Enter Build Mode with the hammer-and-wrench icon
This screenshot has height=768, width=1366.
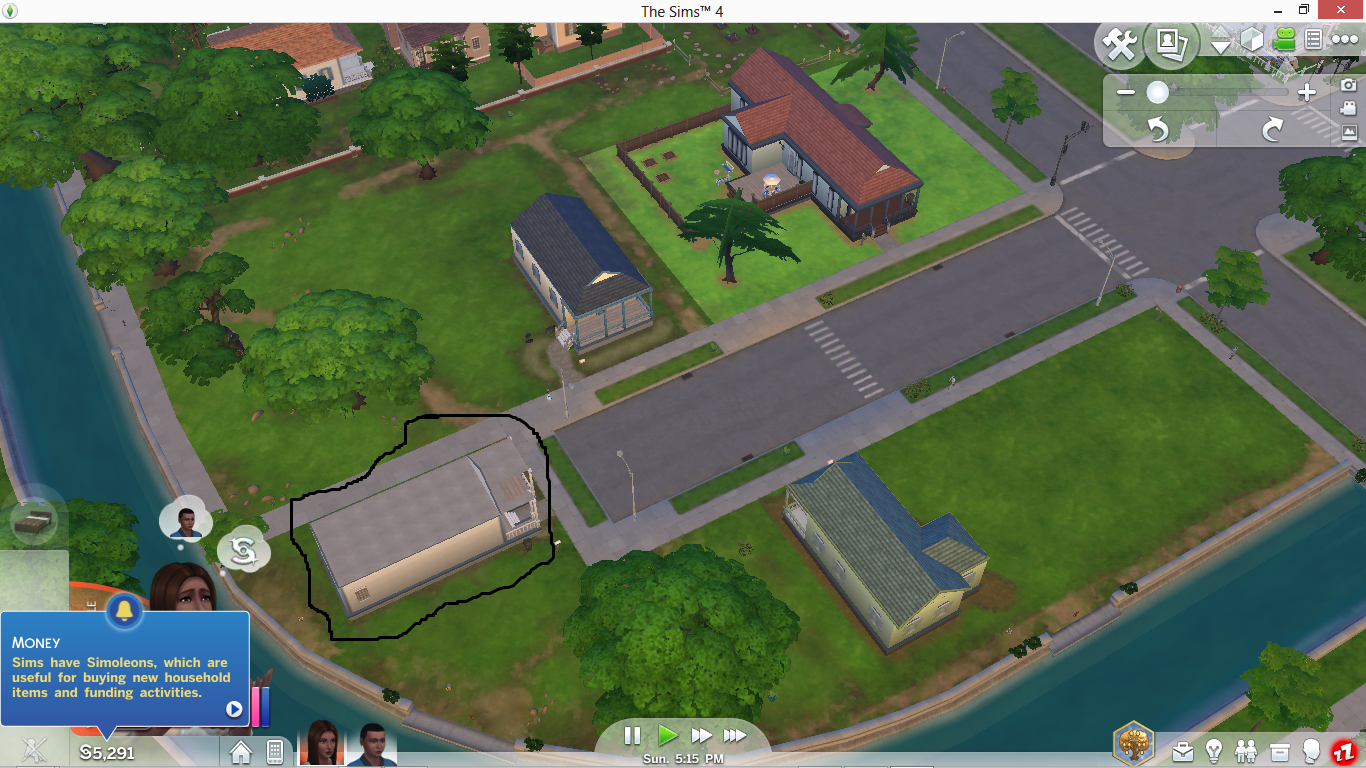coord(1119,44)
